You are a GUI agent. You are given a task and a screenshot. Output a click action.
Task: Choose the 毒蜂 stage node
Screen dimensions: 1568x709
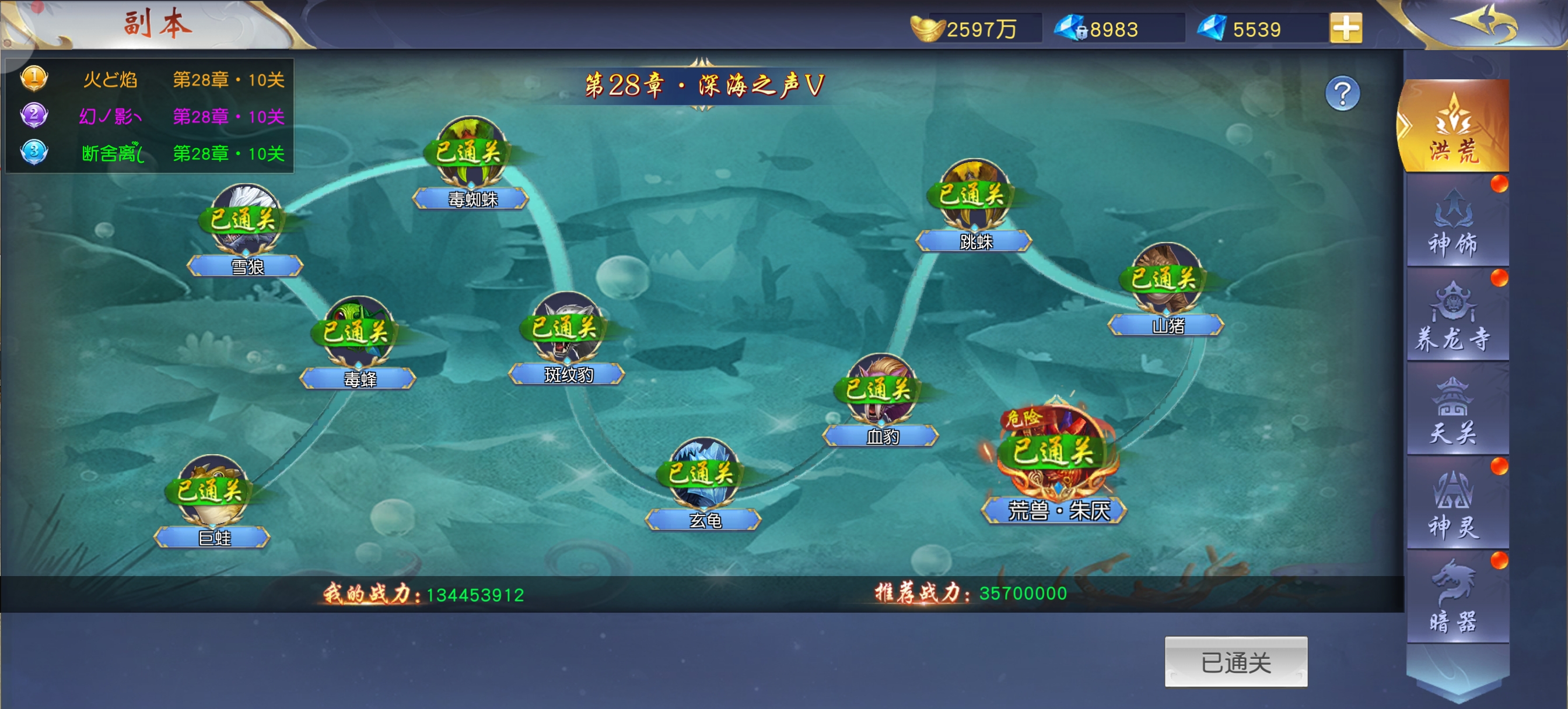click(358, 334)
